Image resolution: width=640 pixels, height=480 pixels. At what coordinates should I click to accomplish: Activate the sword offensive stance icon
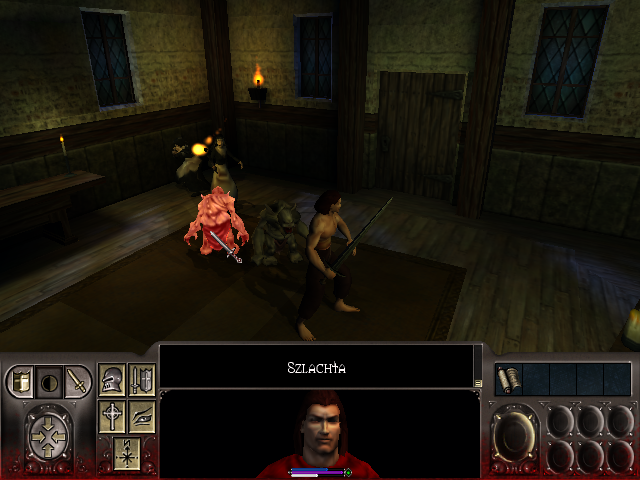[x=76, y=381]
